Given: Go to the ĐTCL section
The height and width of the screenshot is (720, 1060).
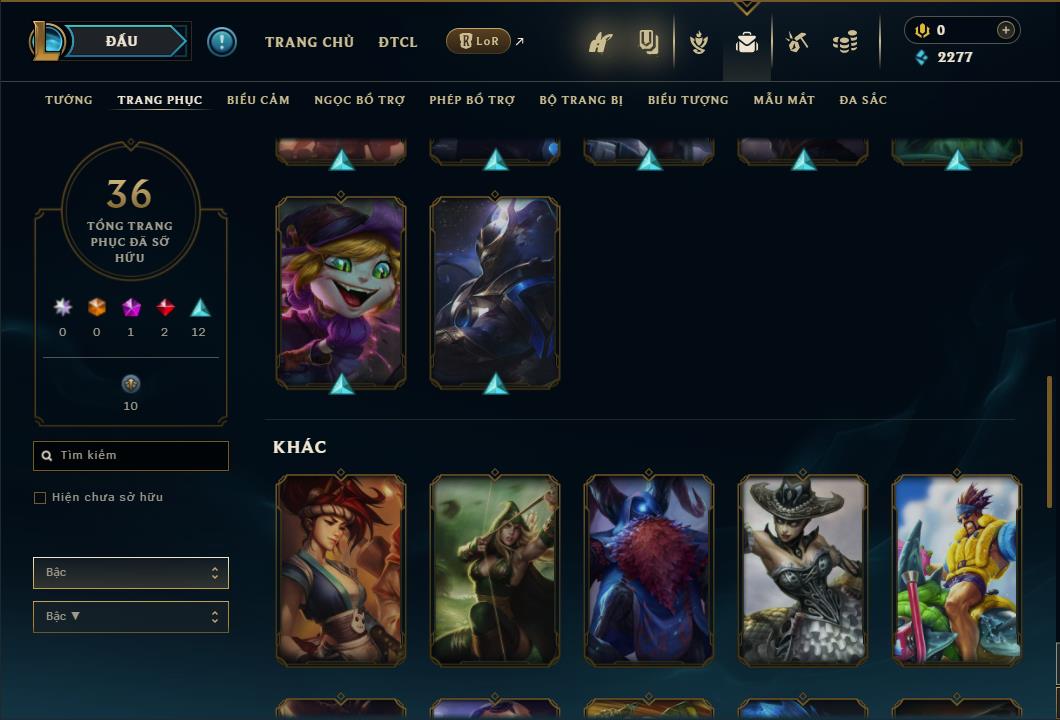Looking at the screenshot, I should (x=398, y=42).
